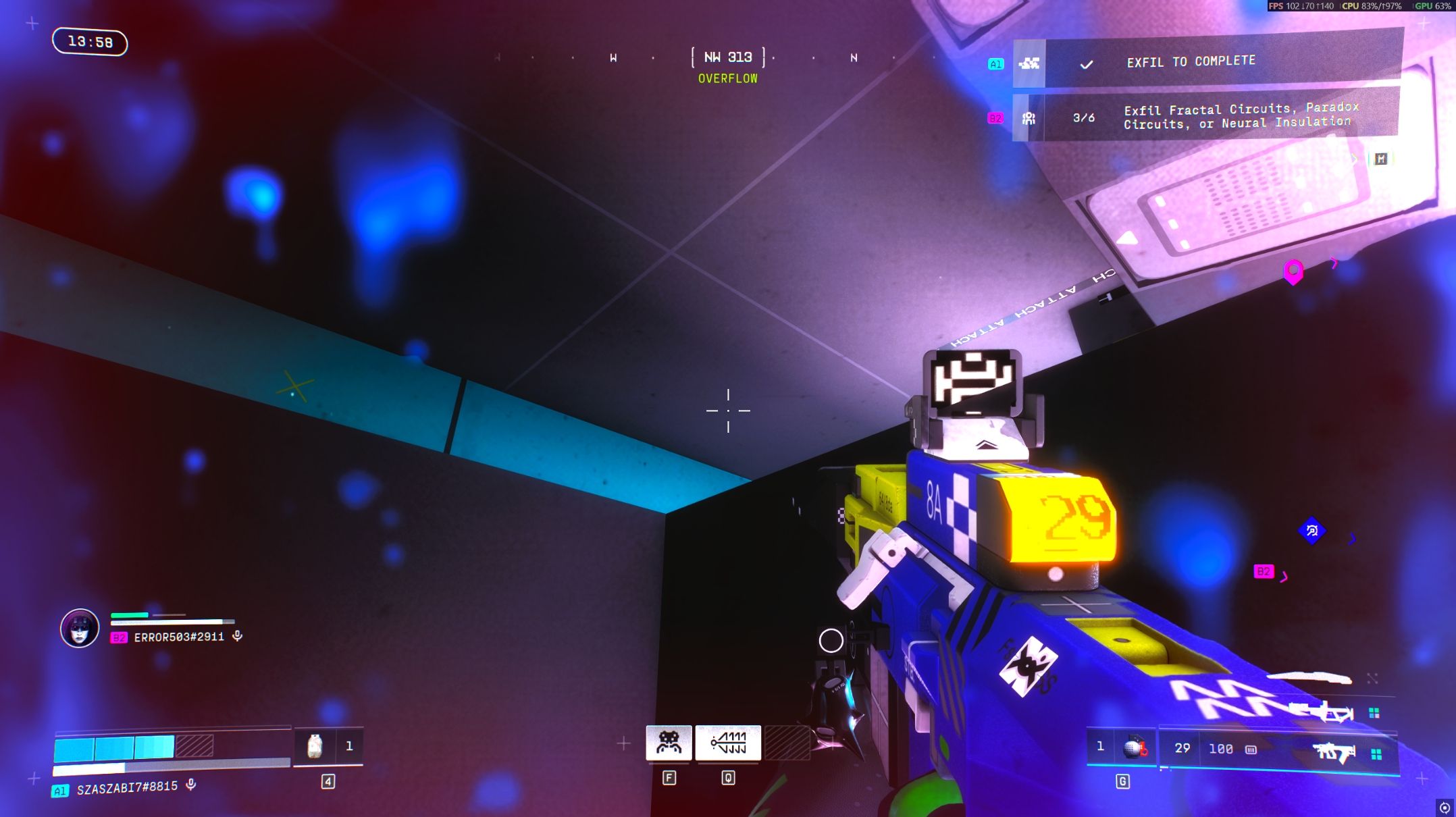The width and height of the screenshot is (1456, 817).
Task: Activate the fishbone-pattern ability icon
Action: (728, 743)
